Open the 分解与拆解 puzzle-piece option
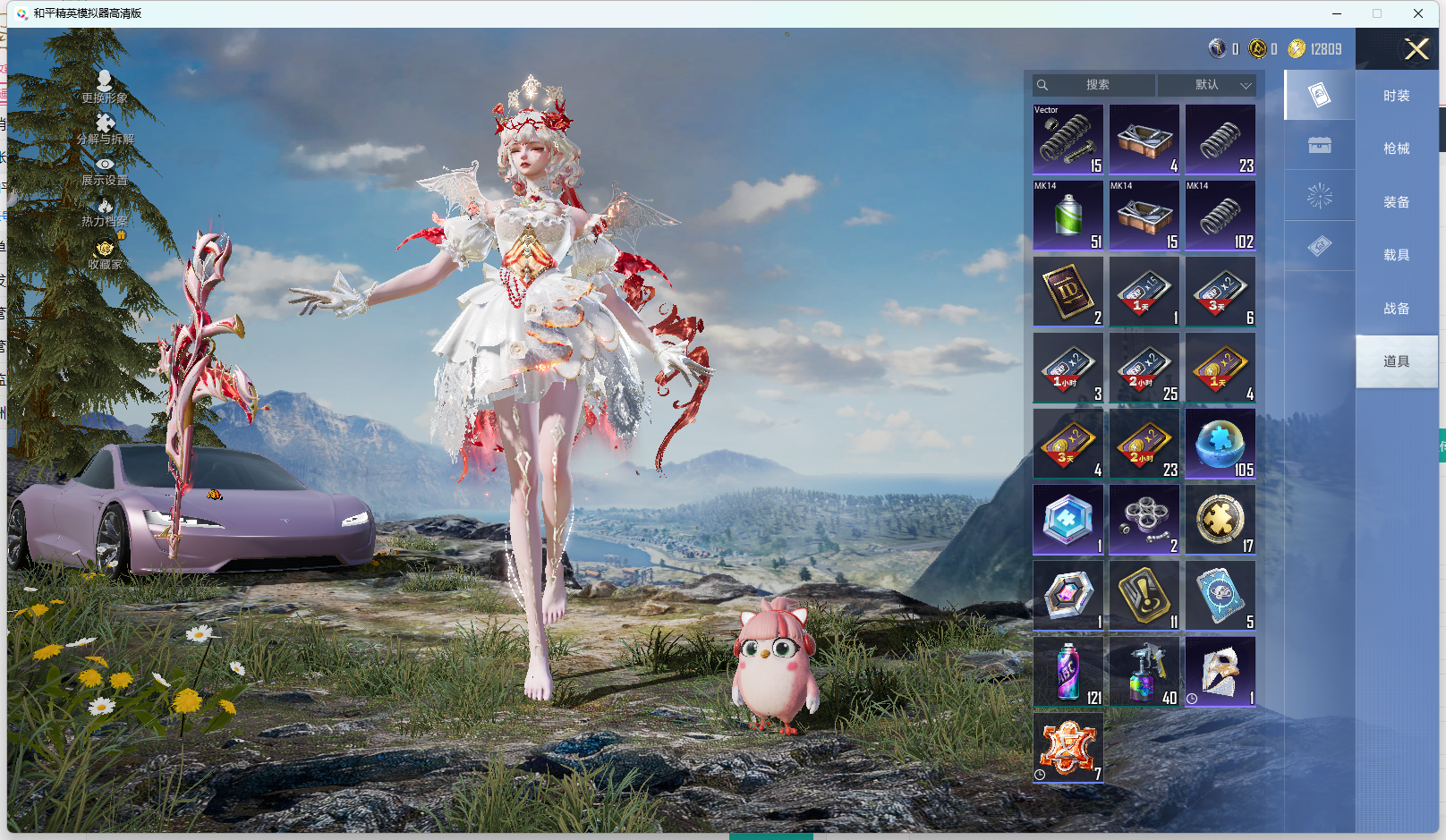The height and width of the screenshot is (840, 1446). coord(105,129)
